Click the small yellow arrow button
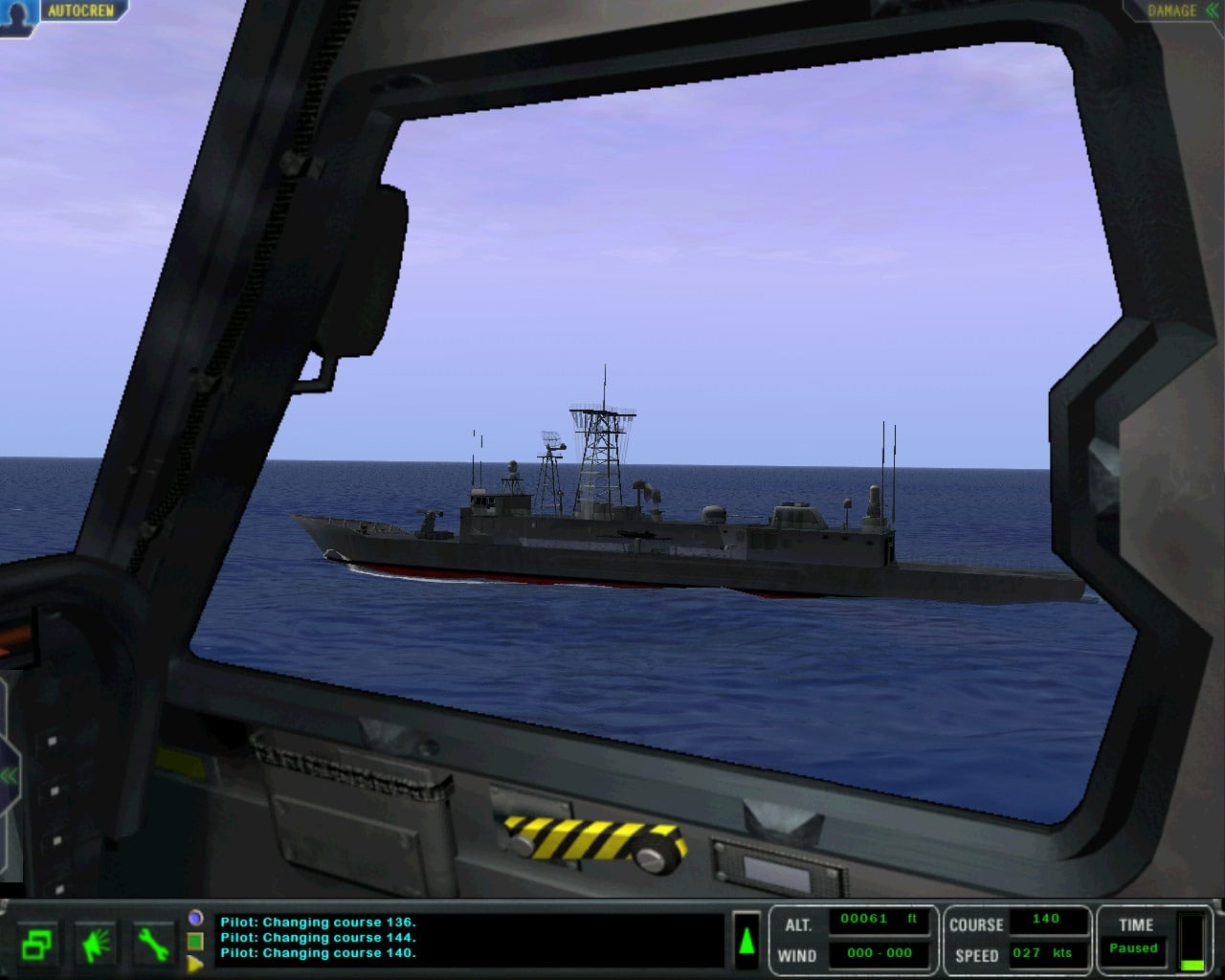The height and width of the screenshot is (980, 1225). (195, 964)
